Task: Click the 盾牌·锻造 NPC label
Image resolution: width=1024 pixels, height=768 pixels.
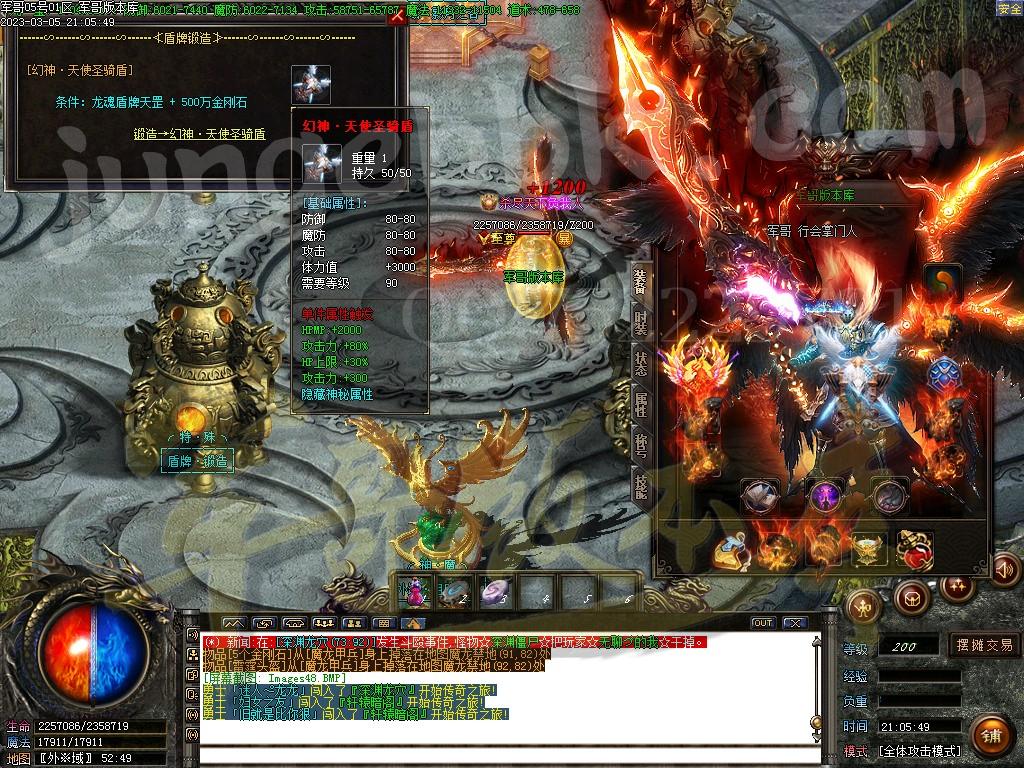Action: pyautogui.click(x=198, y=461)
